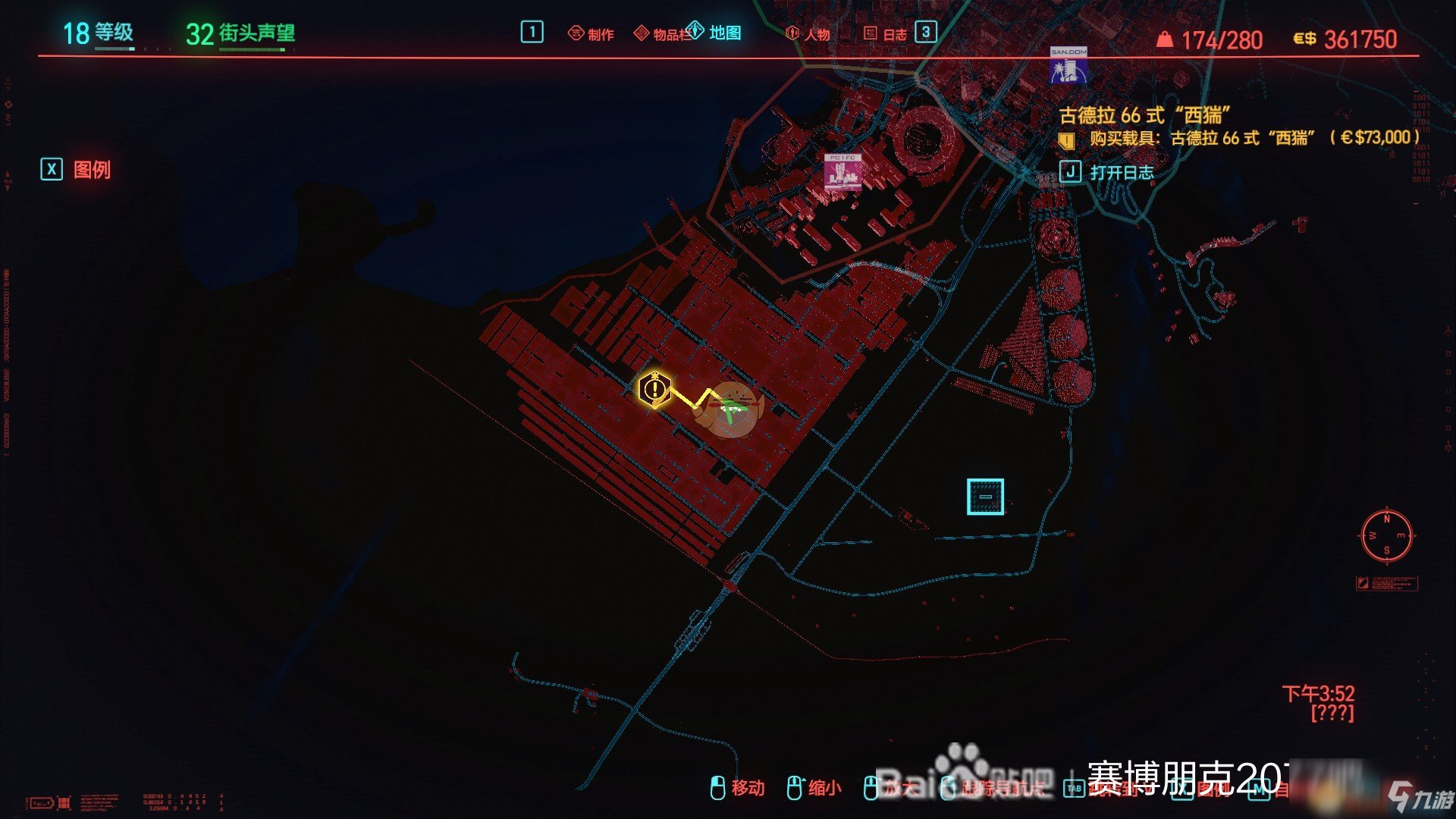Select the SAN.DOM palm tree district icon
1456x819 pixels.
(x=1068, y=66)
